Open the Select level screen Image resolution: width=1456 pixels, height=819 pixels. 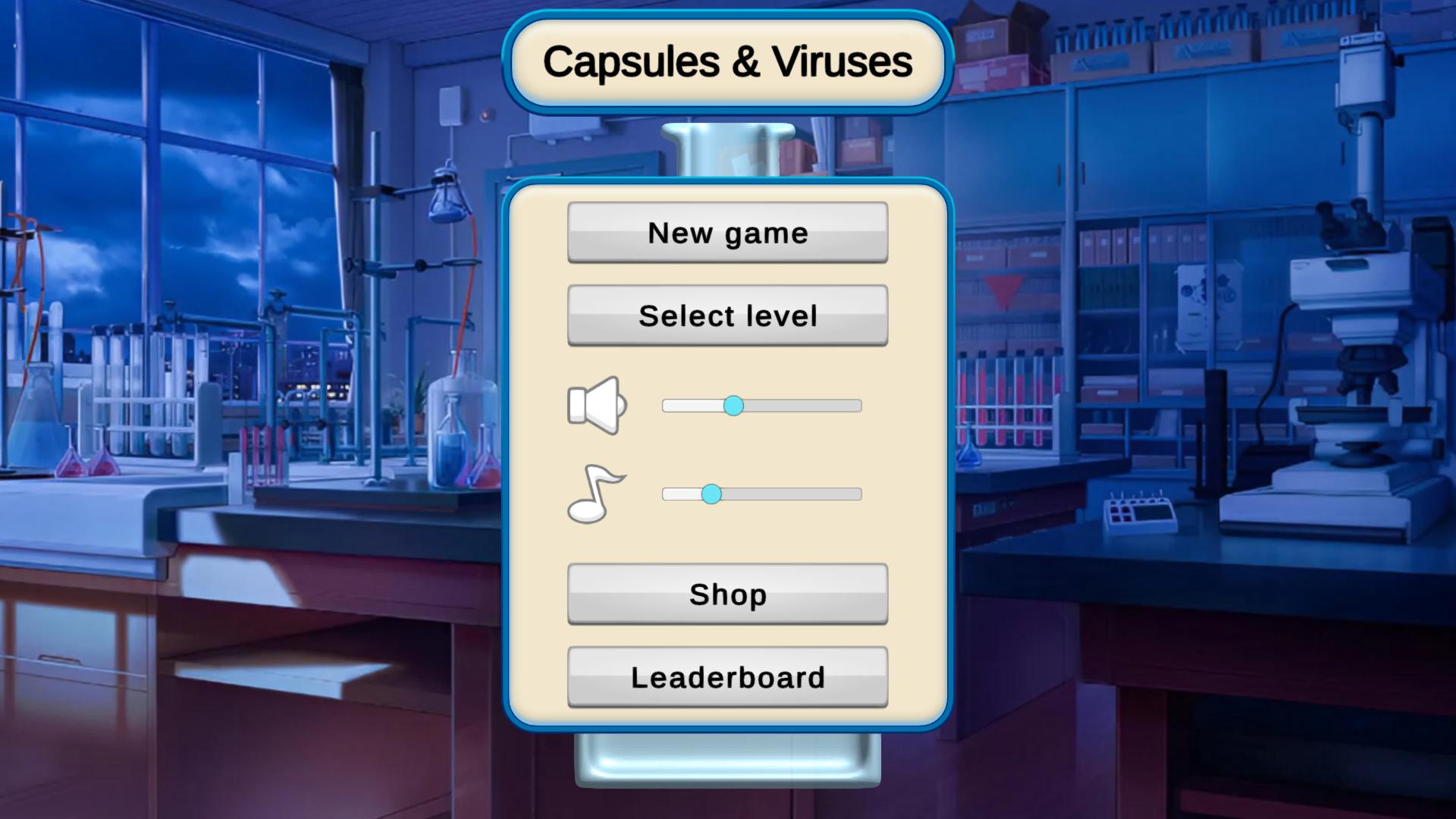click(x=726, y=314)
